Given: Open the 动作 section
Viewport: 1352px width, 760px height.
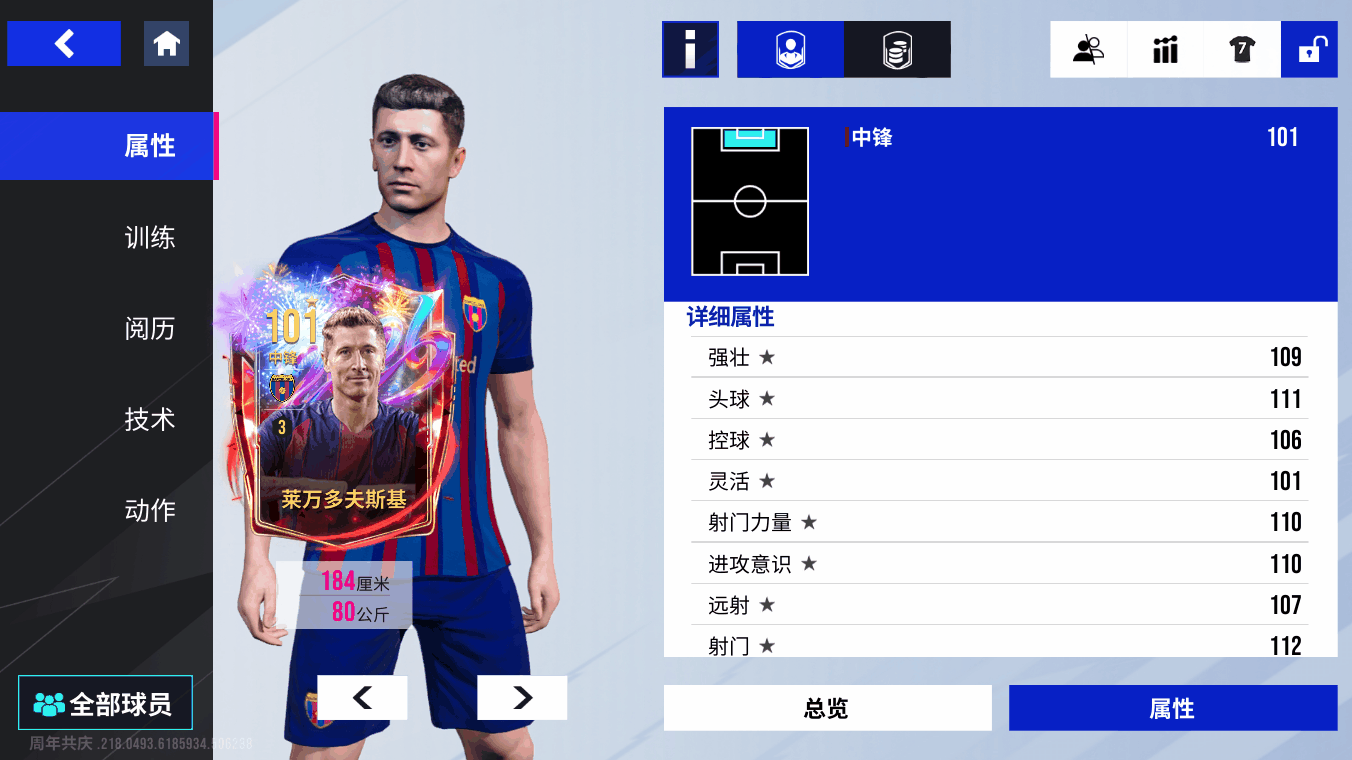Looking at the screenshot, I should (149, 510).
